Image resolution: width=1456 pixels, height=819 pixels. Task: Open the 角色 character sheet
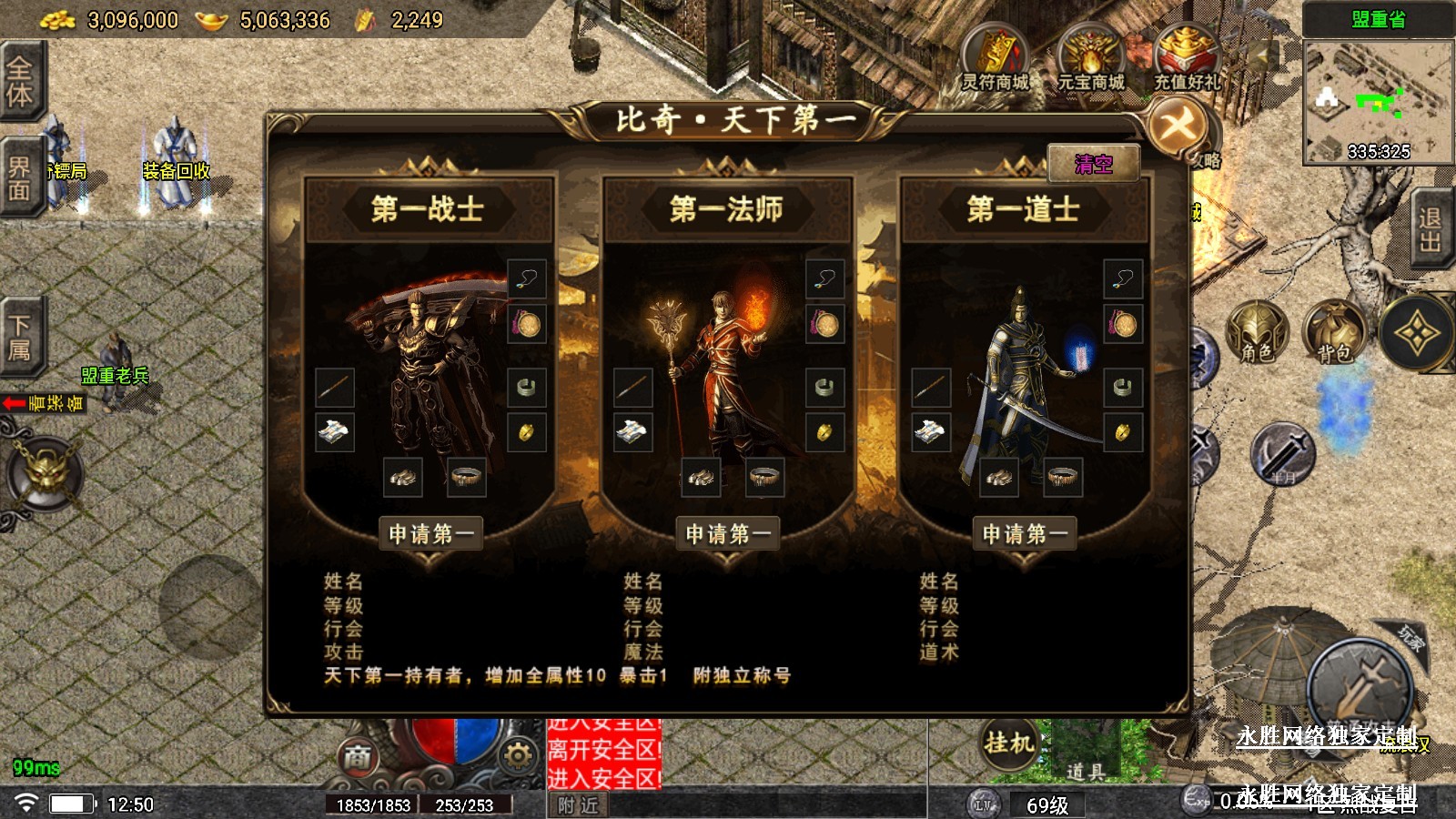[x=1257, y=333]
